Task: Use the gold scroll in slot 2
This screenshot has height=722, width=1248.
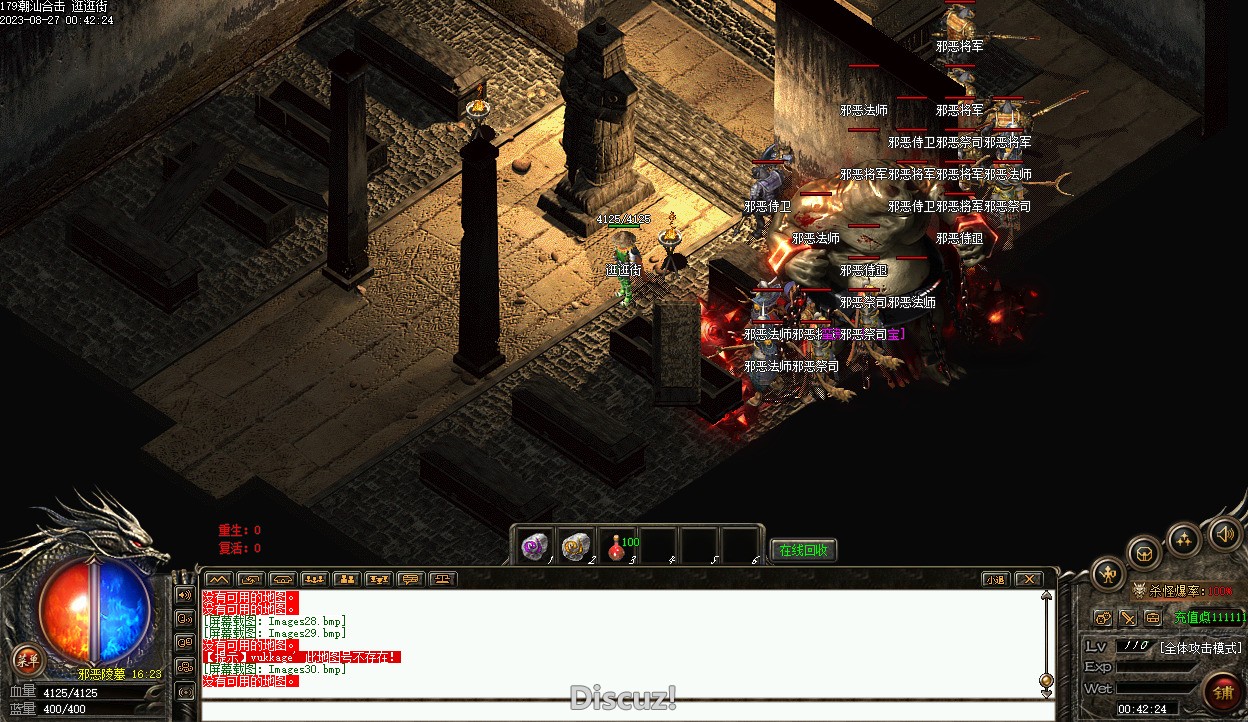Action: pos(575,546)
